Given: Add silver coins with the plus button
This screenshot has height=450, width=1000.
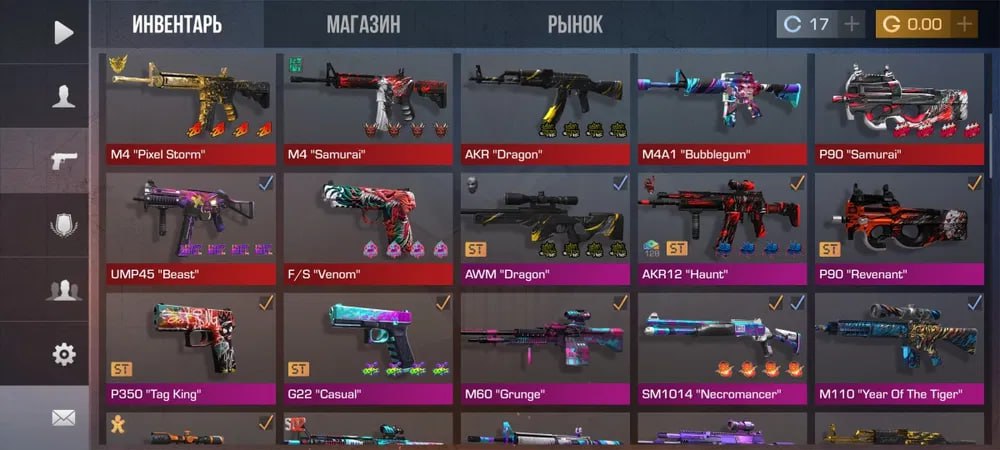Looking at the screenshot, I should tap(852, 24).
